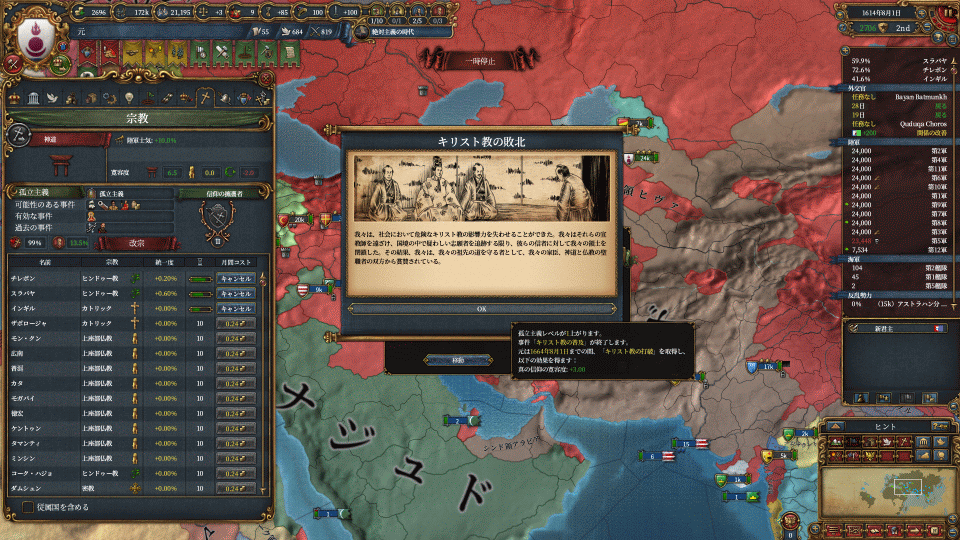Image resolution: width=960 pixels, height=540 pixels.
Task: Sort provinces by 月間コスト column
Action: pos(237,263)
